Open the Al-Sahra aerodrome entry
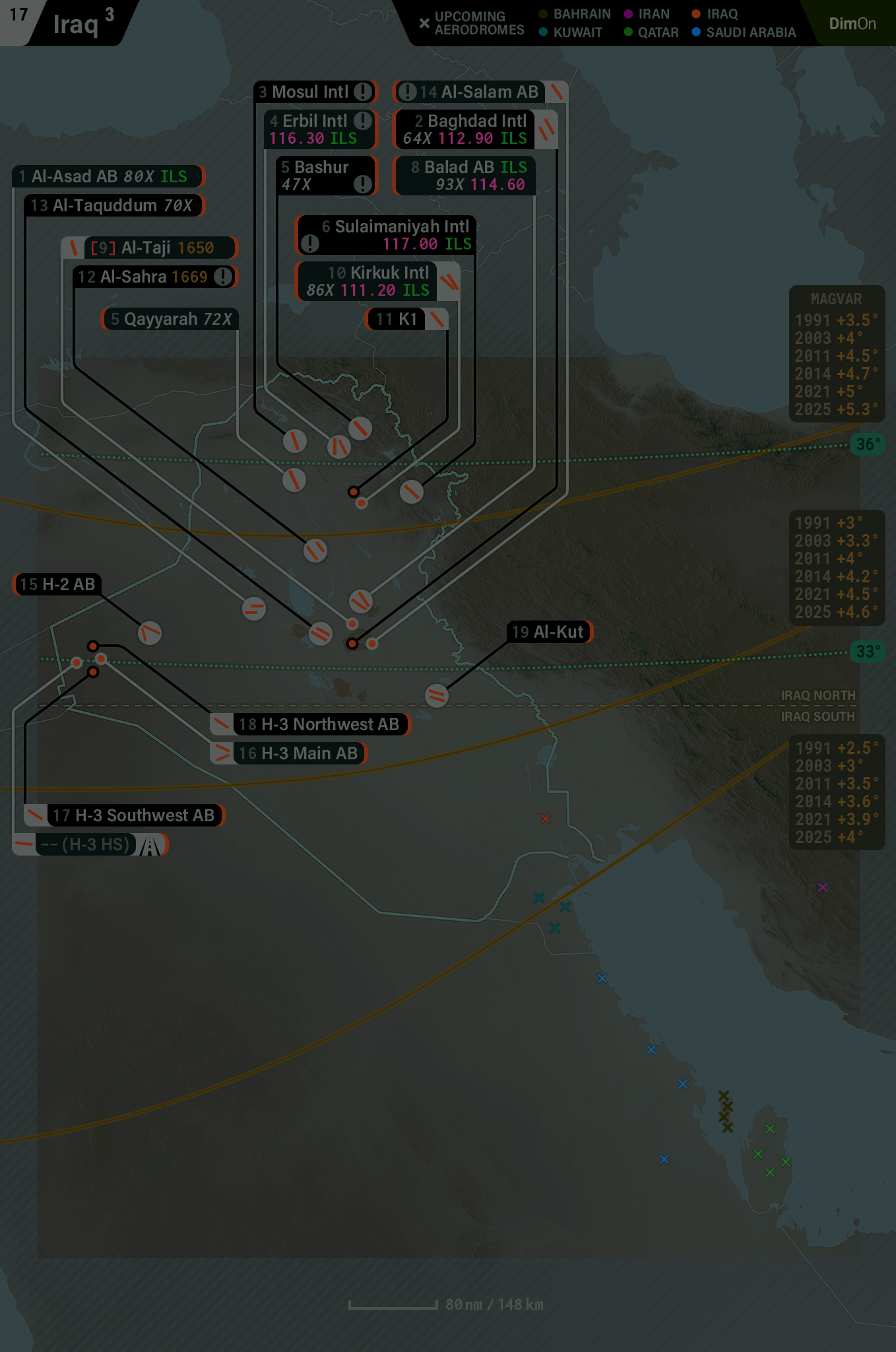This screenshot has height=1352, width=896. coord(154,277)
